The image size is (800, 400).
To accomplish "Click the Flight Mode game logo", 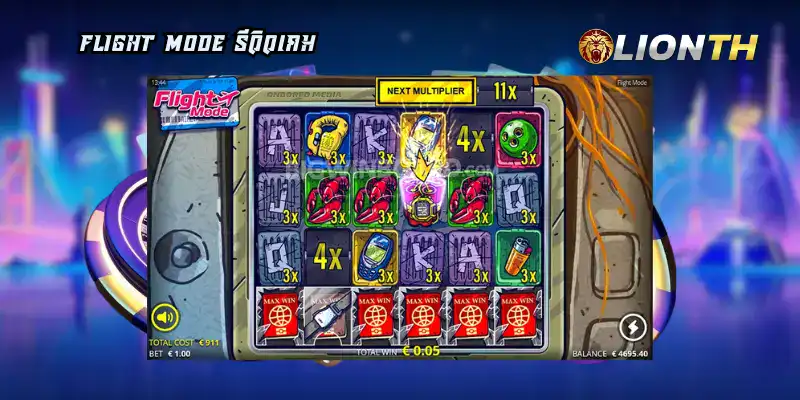I will point(196,100).
